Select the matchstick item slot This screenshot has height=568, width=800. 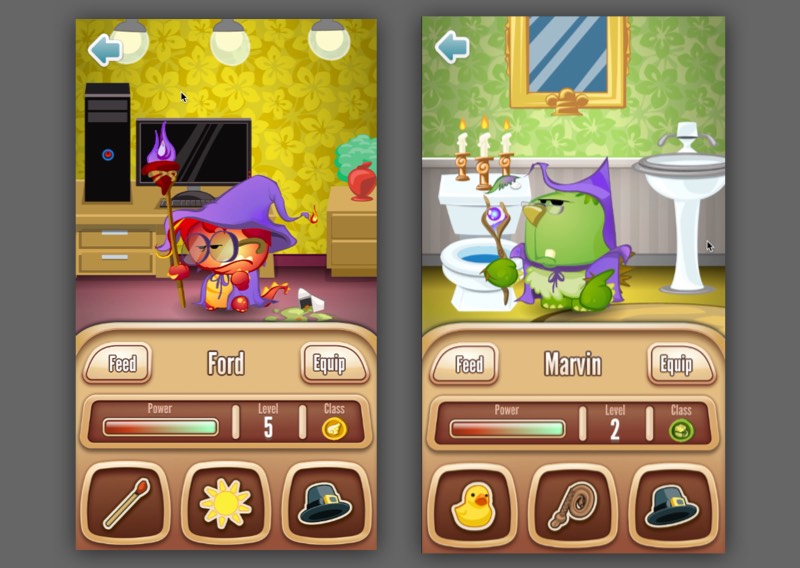(125, 503)
